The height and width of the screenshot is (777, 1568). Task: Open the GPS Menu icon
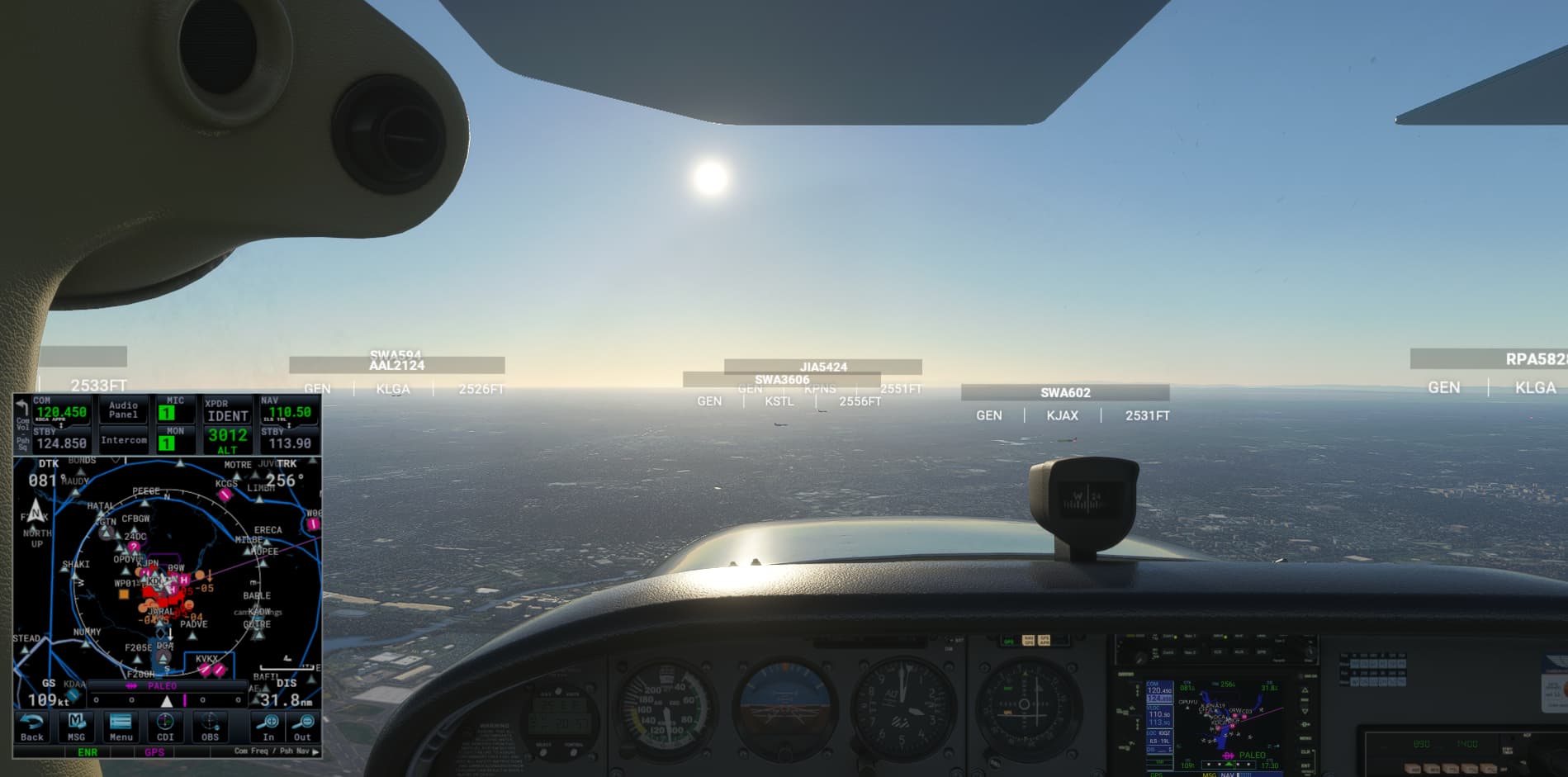121,723
